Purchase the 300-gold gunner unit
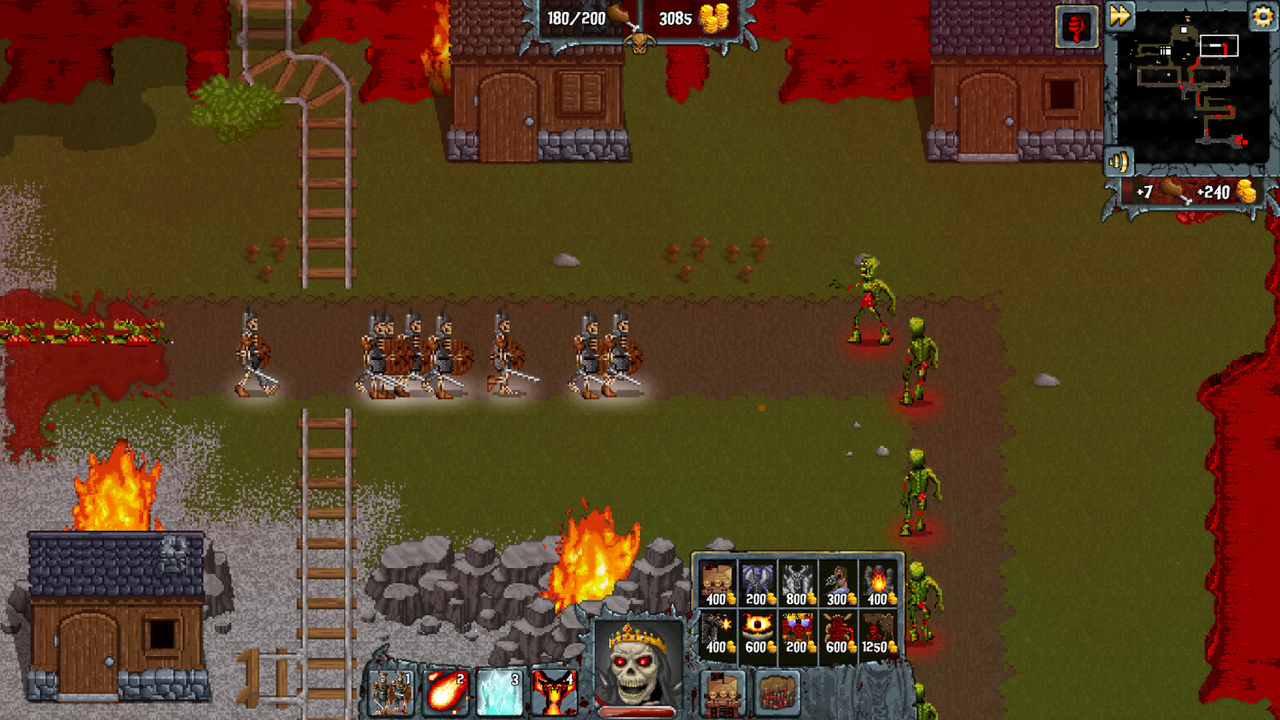Viewport: 1280px width, 720px height. (838, 578)
